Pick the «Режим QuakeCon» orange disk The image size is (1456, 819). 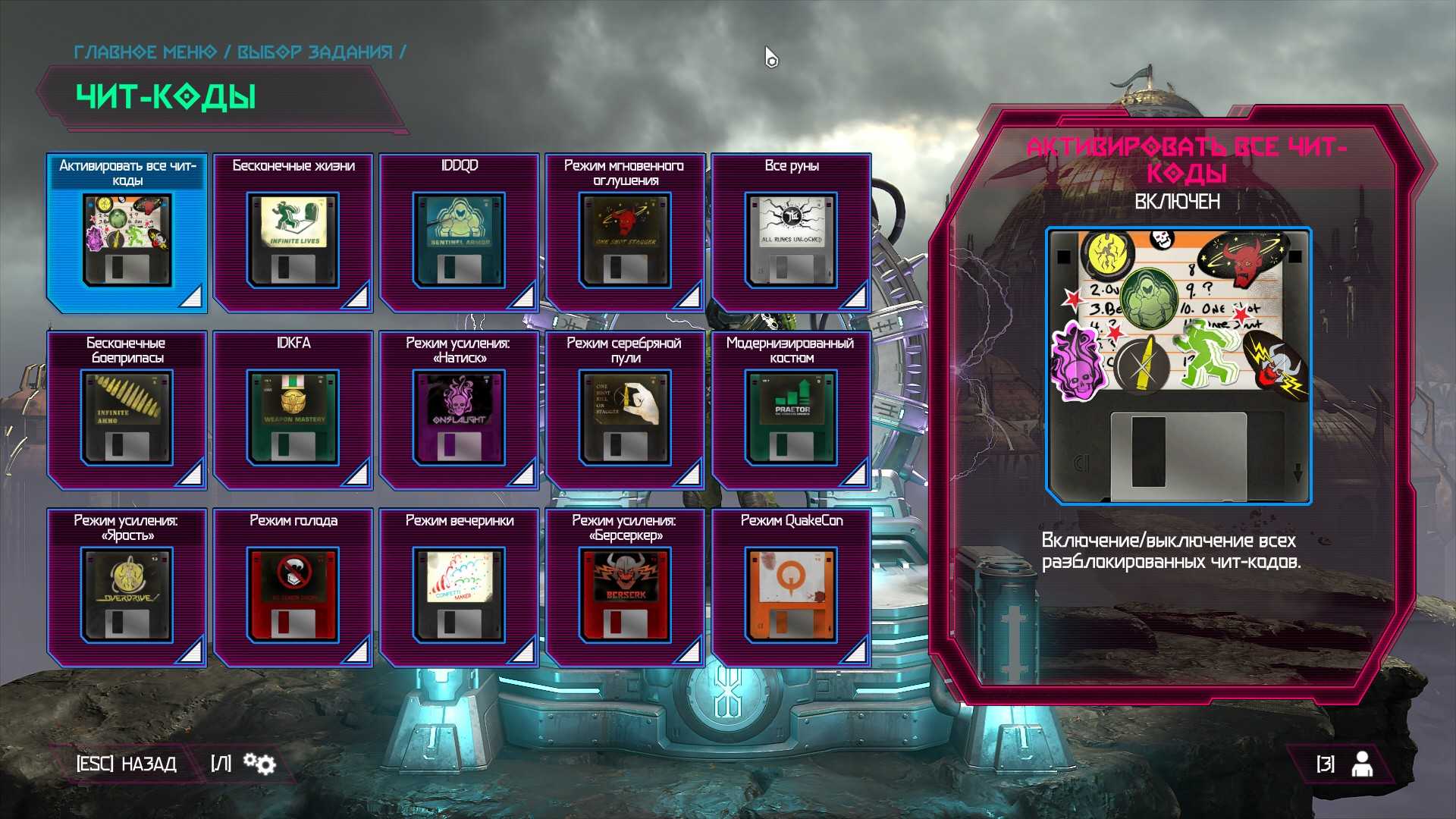pos(792,588)
